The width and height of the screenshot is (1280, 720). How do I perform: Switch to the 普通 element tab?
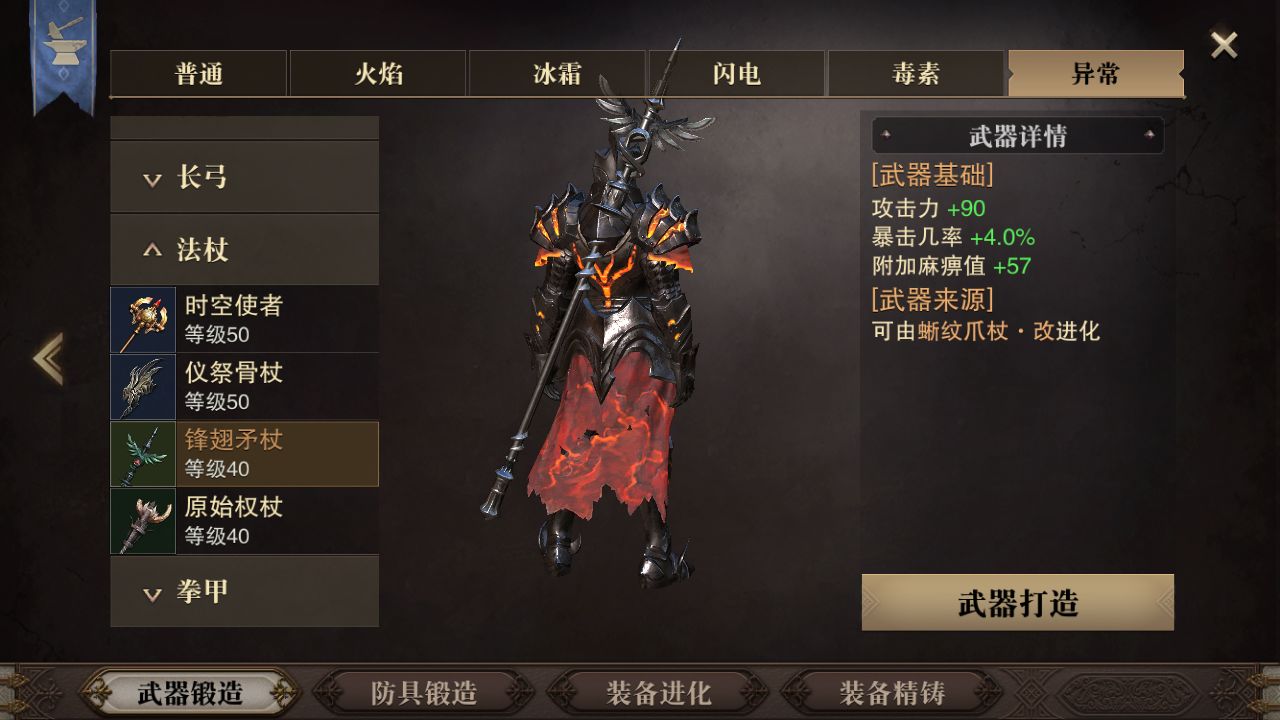click(199, 74)
